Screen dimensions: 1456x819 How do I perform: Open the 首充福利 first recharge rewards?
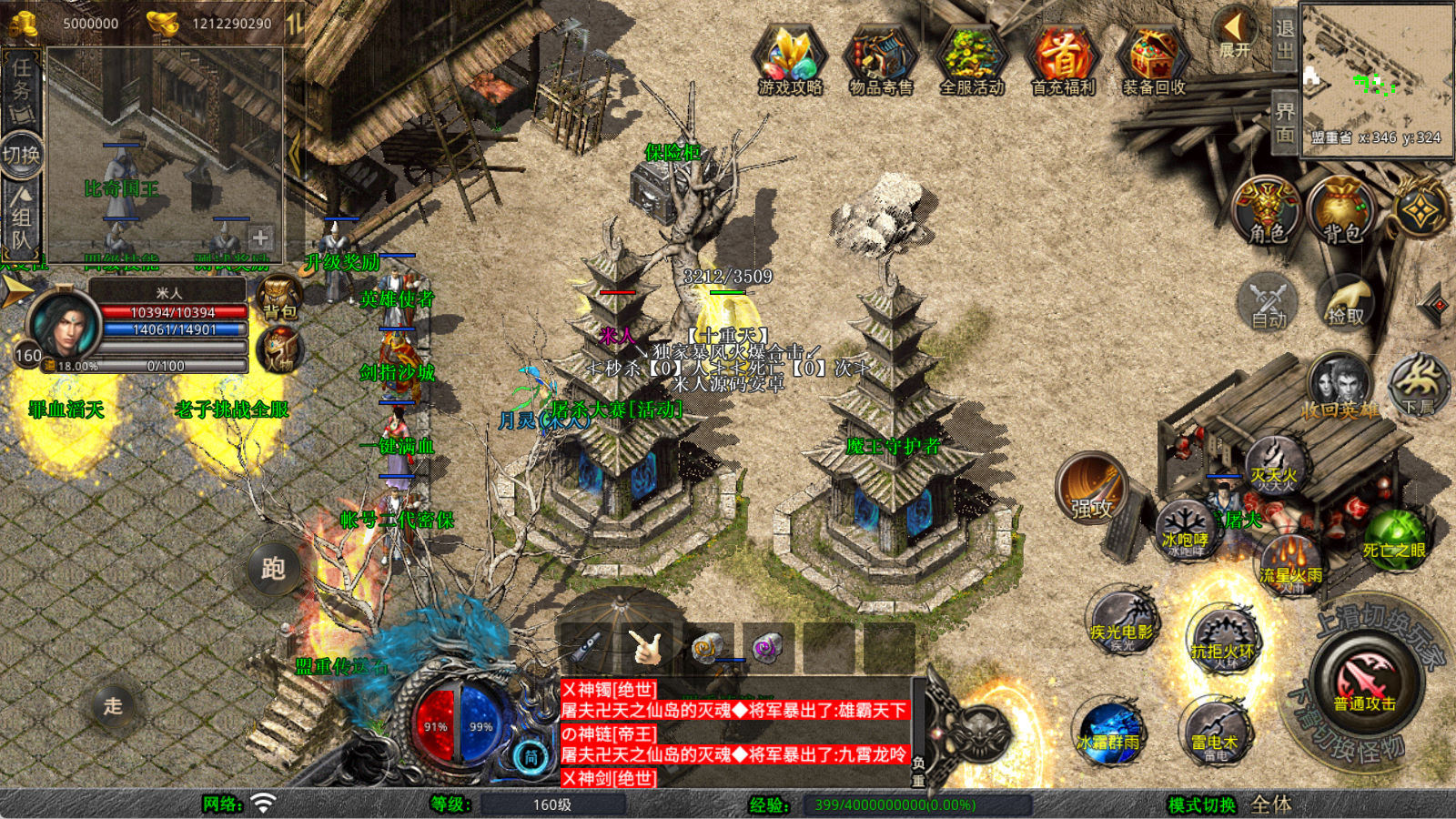point(1063,59)
